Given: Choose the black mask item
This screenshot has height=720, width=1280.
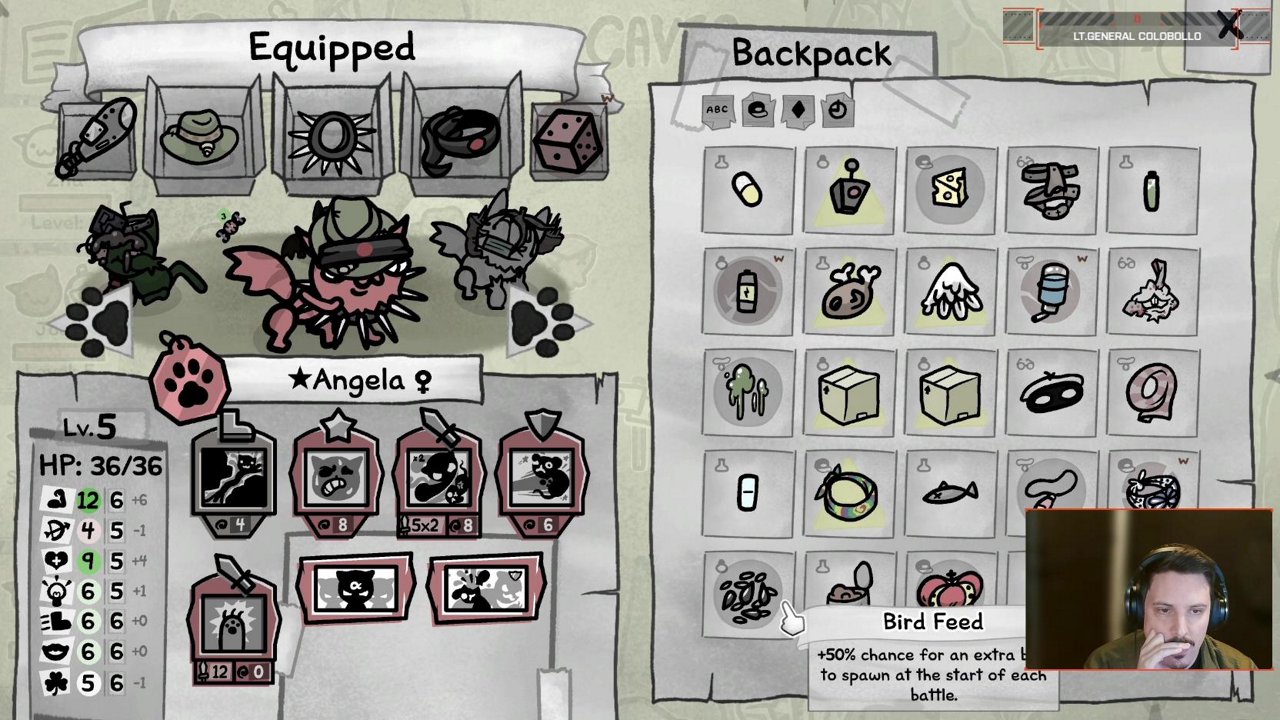Looking at the screenshot, I should pos(1051,393).
